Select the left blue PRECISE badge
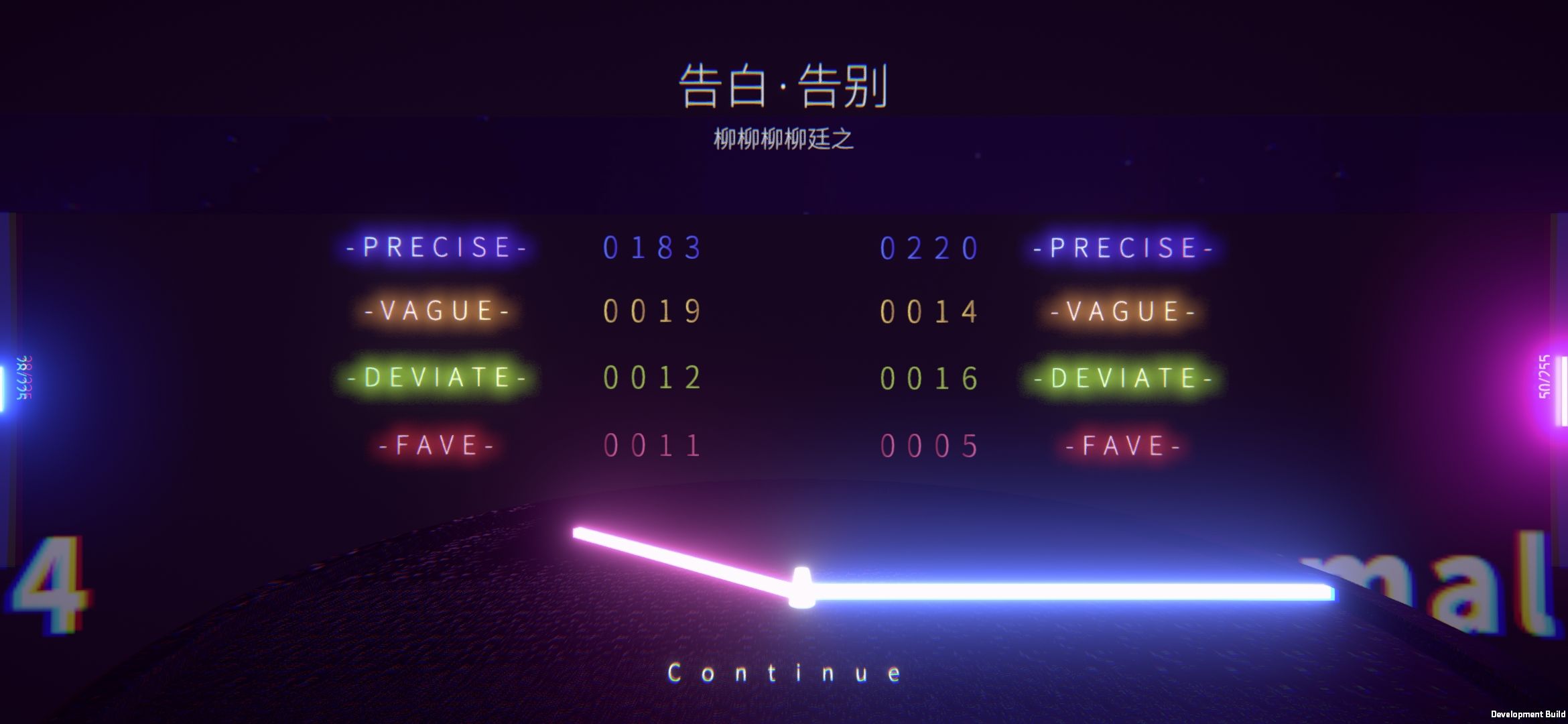The width and height of the screenshot is (1568, 724). pyautogui.click(x=434, y=247)
